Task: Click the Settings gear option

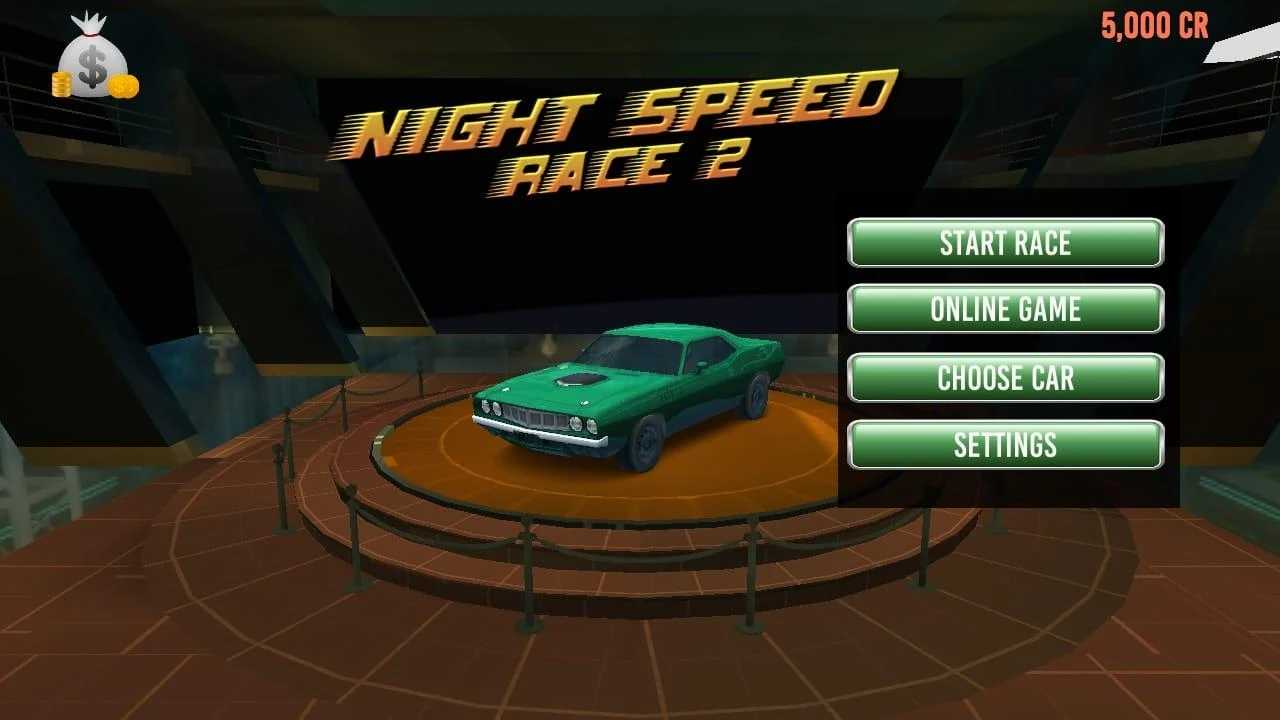Action: tap(1005, 443)
